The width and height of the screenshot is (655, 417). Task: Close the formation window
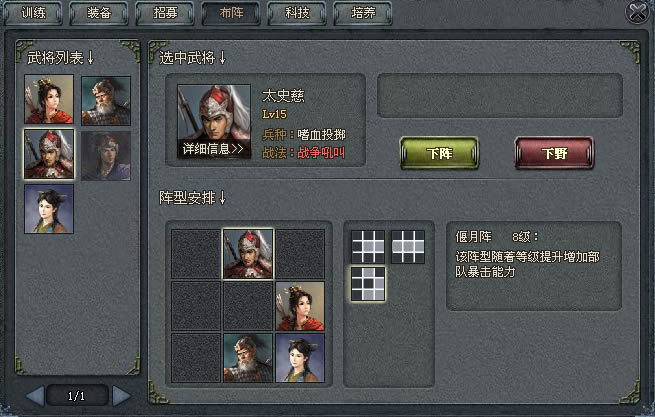point(638,12)
